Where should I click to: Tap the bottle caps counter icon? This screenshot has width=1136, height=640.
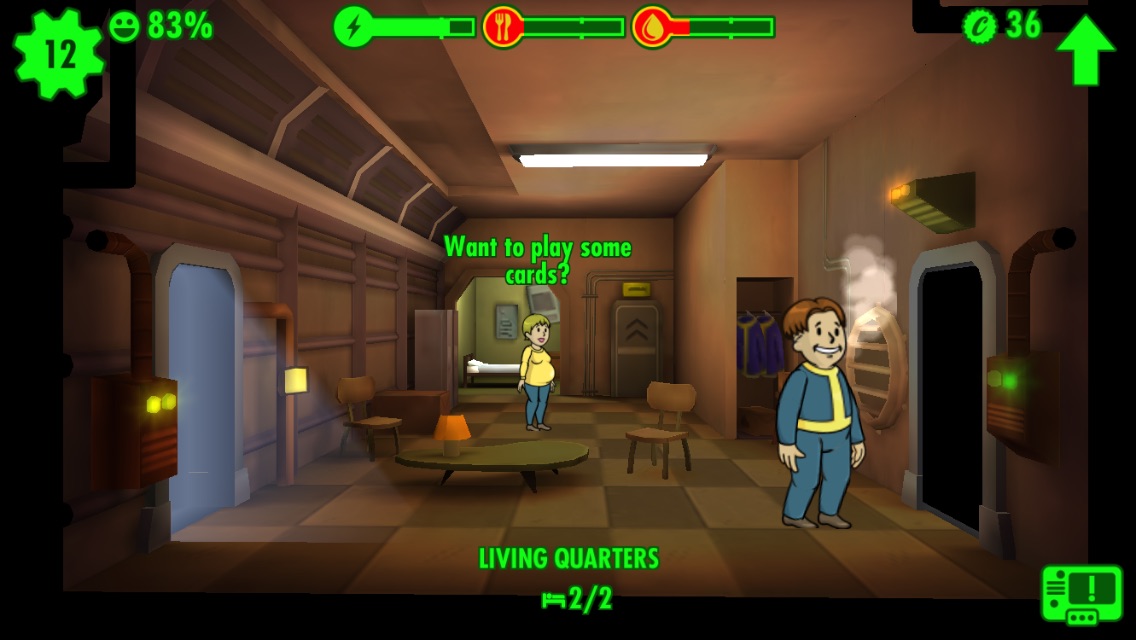(980, 25)
